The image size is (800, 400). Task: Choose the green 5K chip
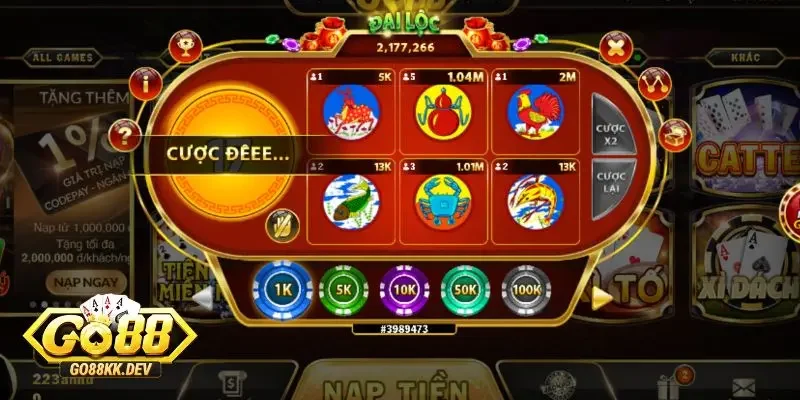pyautogui.click(x=342, y=289)
